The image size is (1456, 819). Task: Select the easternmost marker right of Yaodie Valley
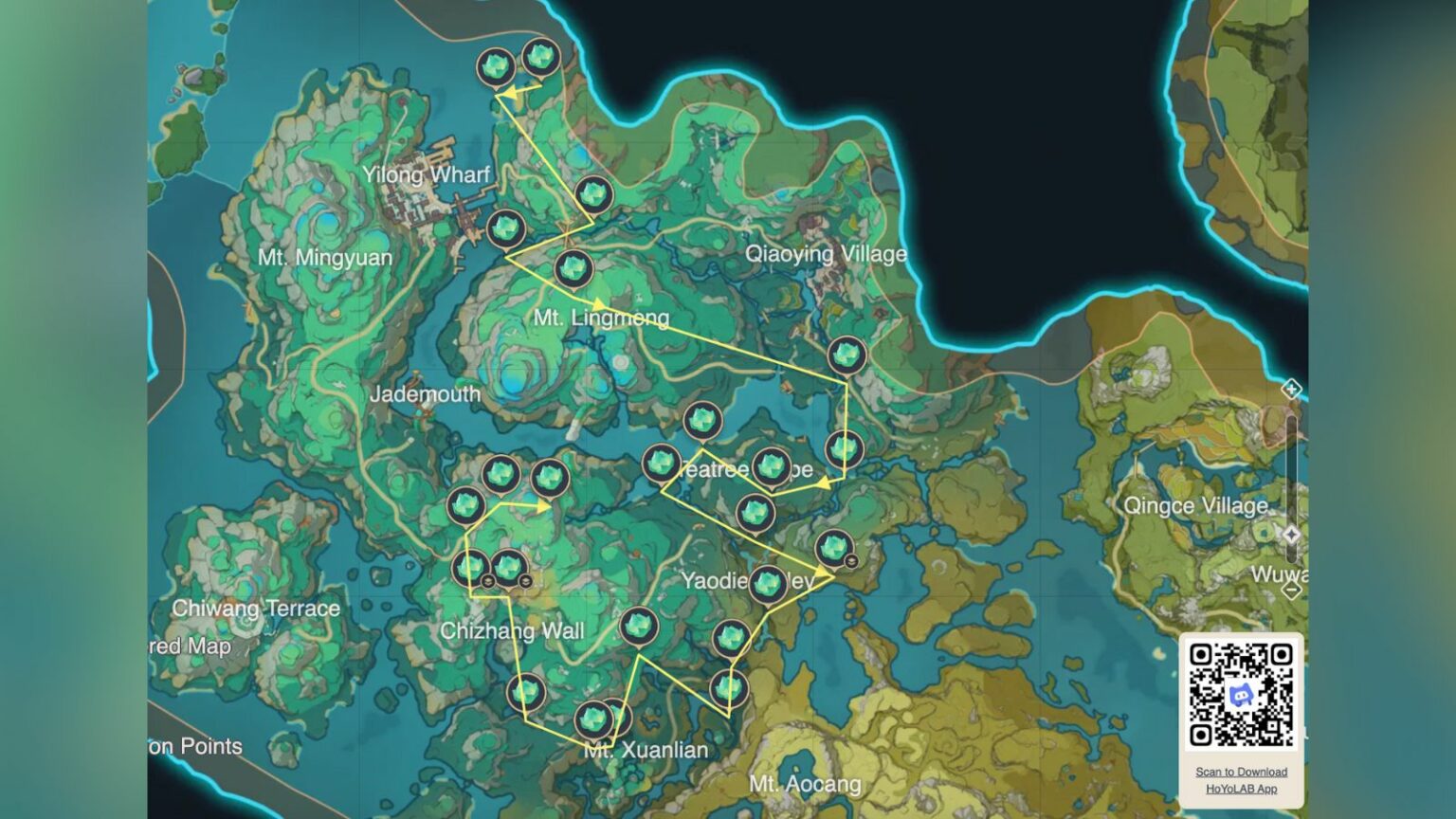coord(834,550)
